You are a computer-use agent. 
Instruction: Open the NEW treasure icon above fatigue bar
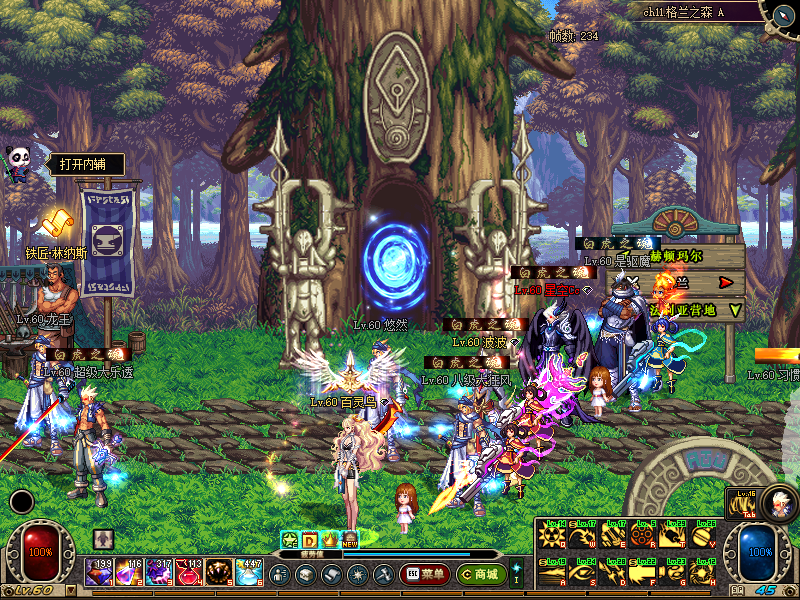[x=349, y=539]
